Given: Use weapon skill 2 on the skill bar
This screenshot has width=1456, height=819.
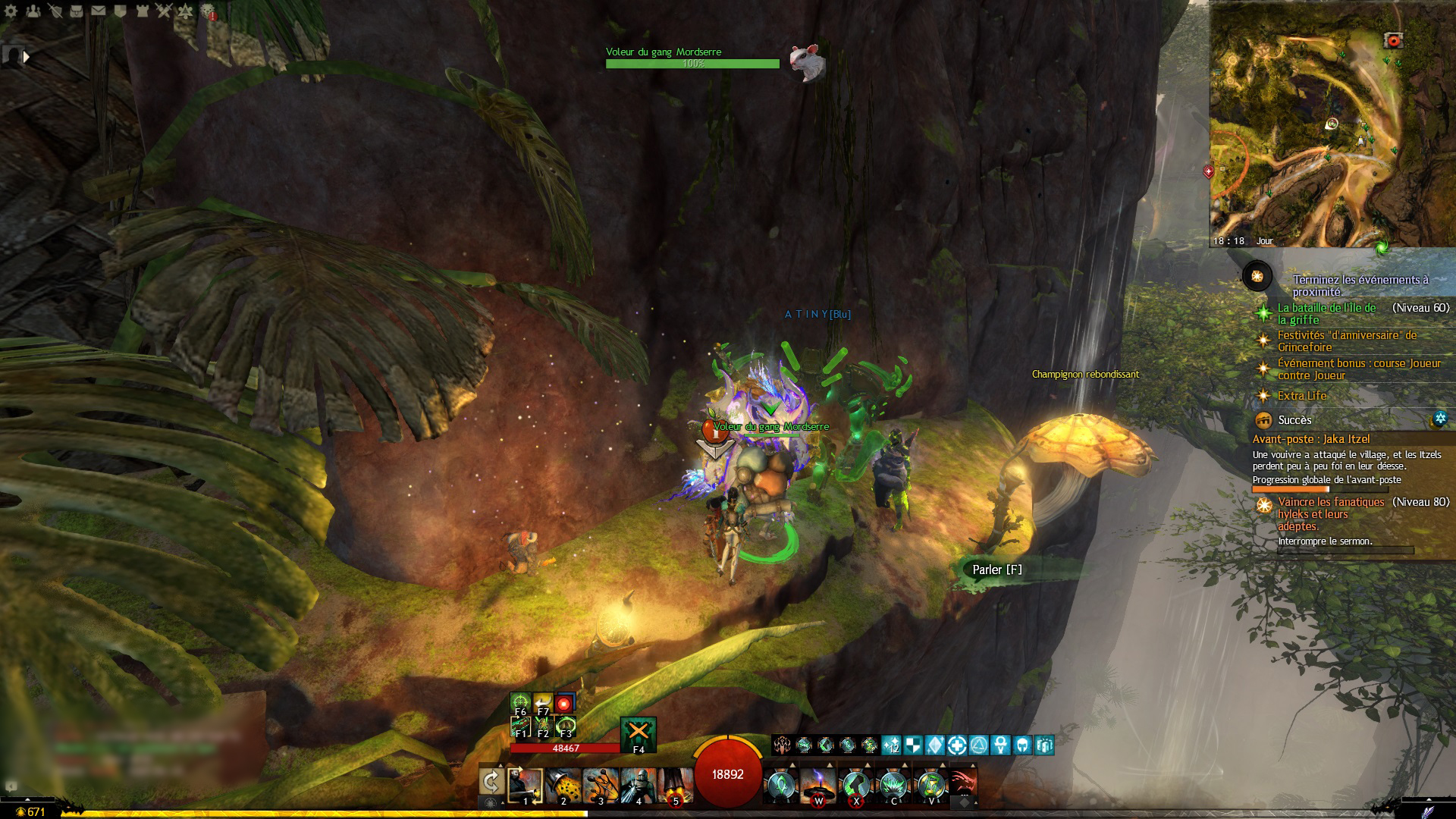Looking at the screenshot, I should click(x=563, y=786).
